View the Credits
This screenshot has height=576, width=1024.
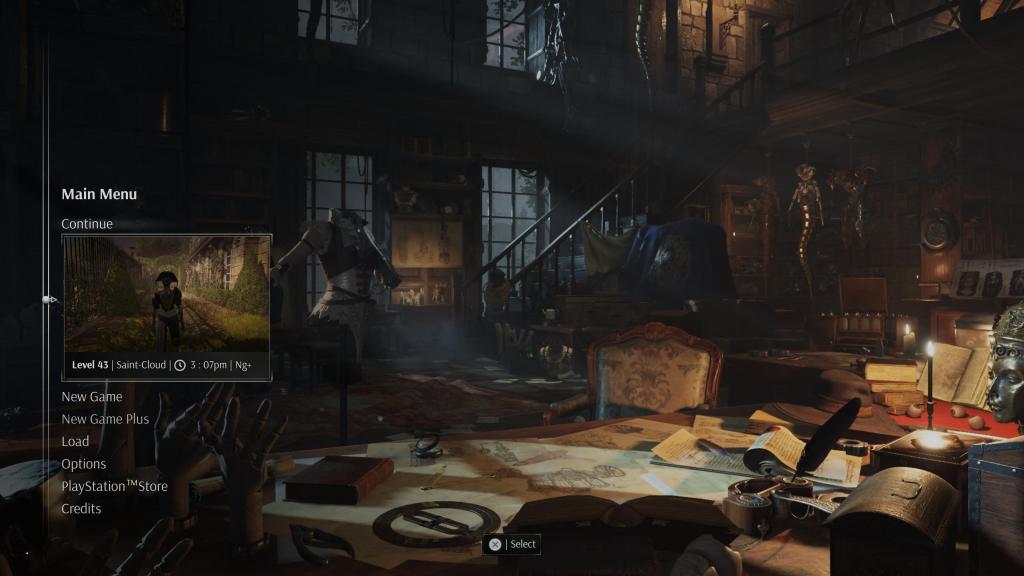click(x=81, y=508)
